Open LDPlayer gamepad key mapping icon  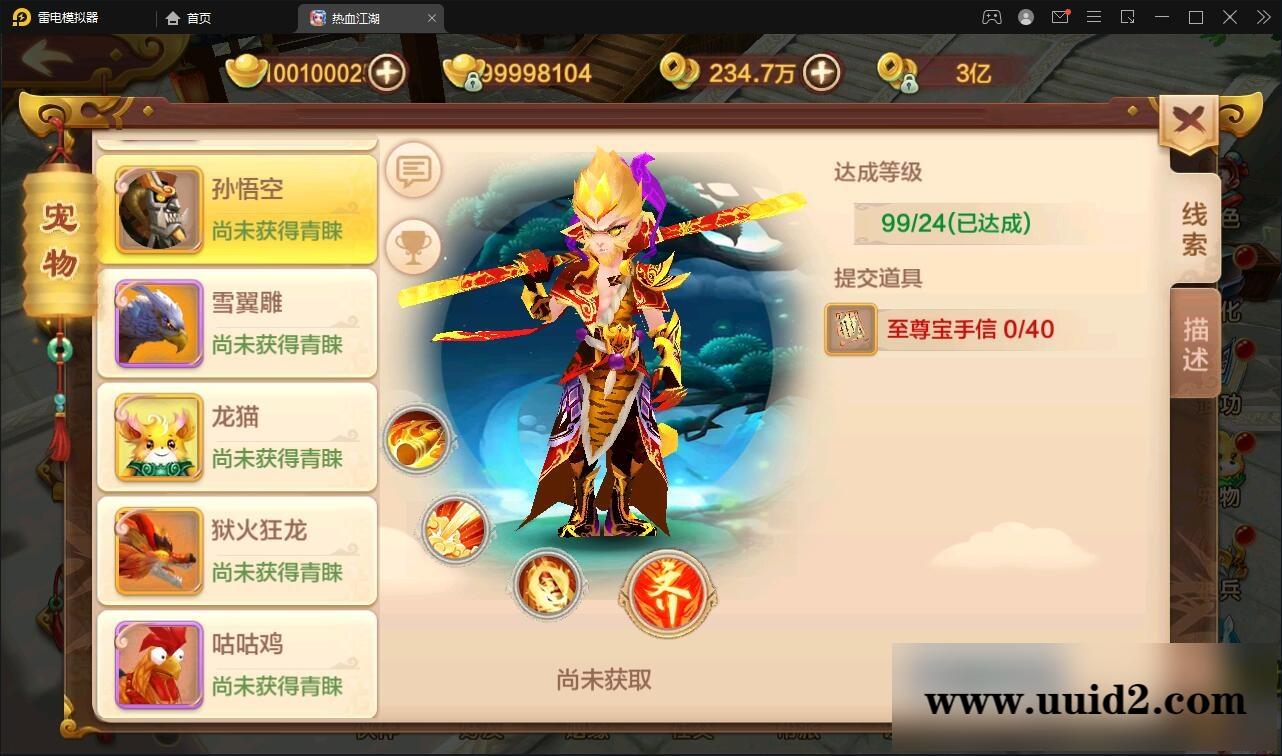tap(992, 17)
